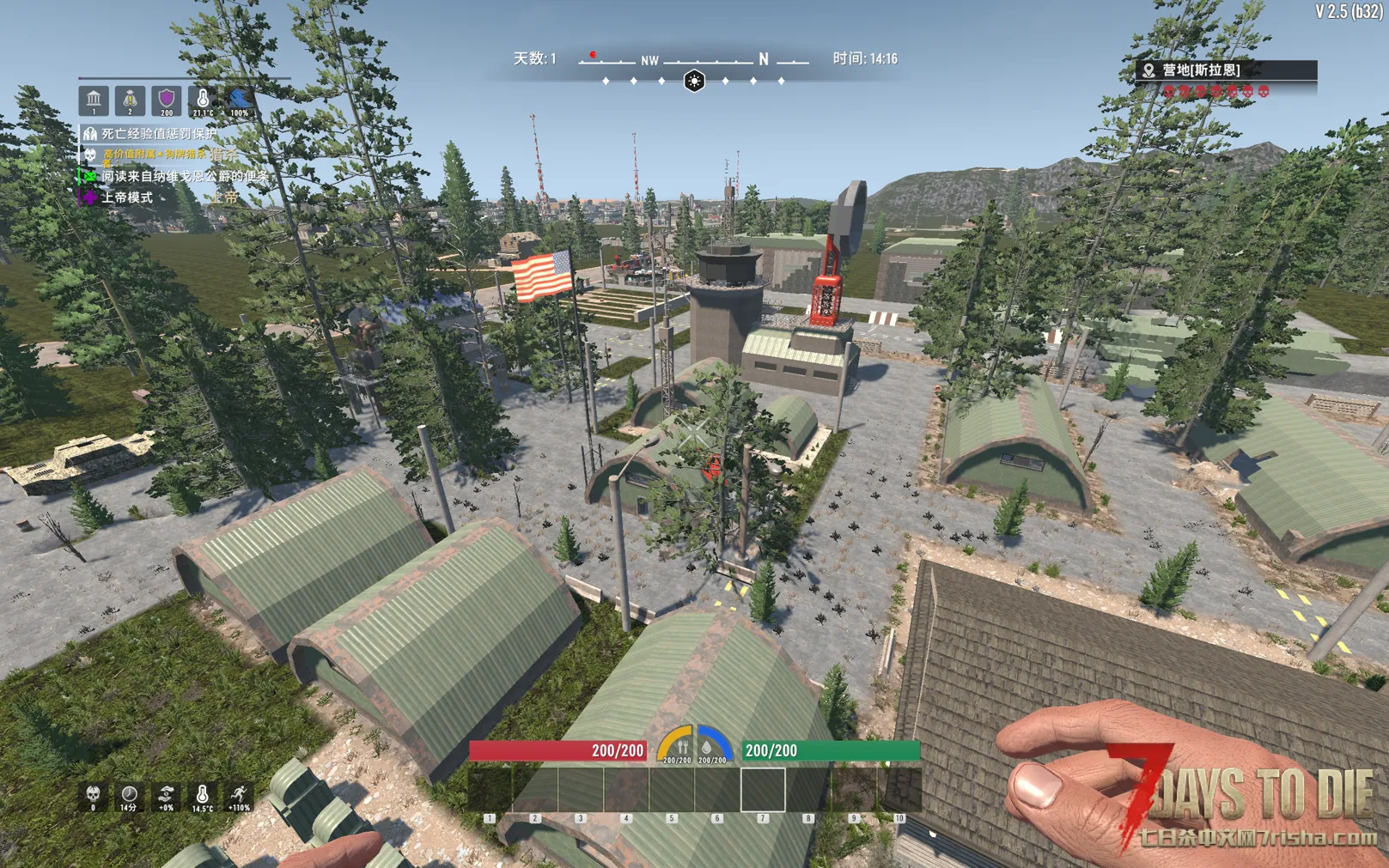Select the clock 14分 timer icon

coord(129,796)
